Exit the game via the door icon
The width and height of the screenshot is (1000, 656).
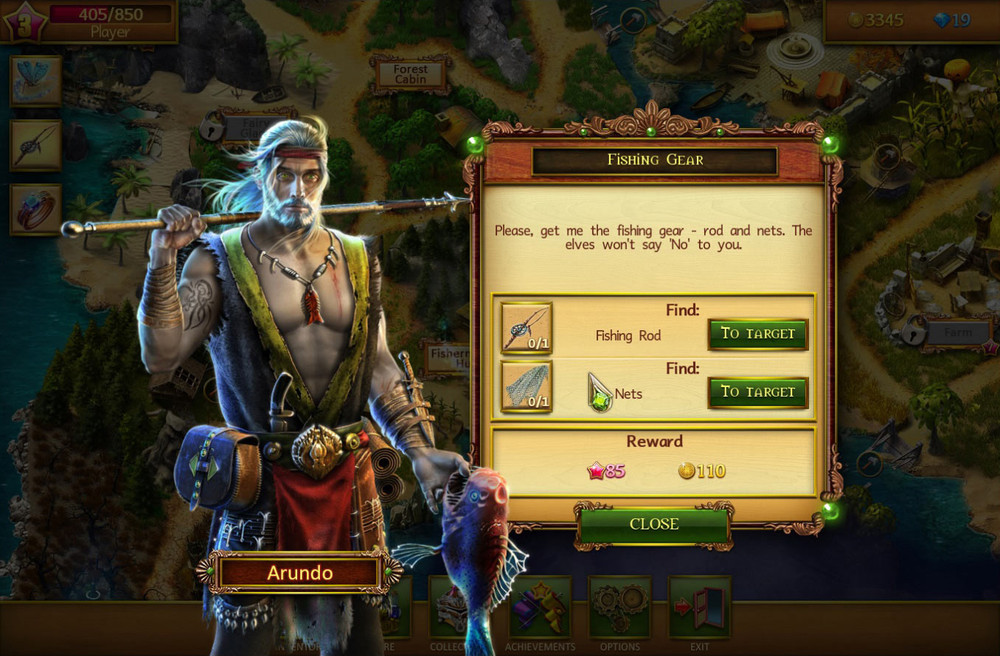699,610
